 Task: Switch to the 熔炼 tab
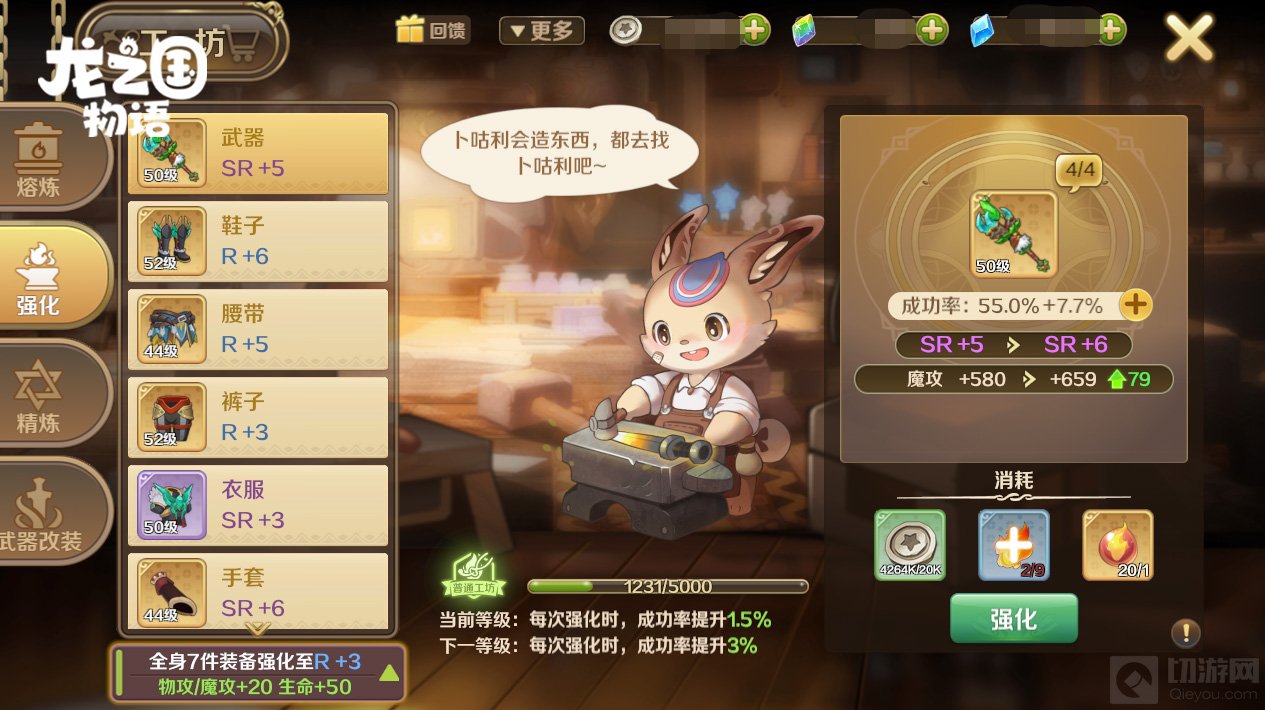(40, 160)
